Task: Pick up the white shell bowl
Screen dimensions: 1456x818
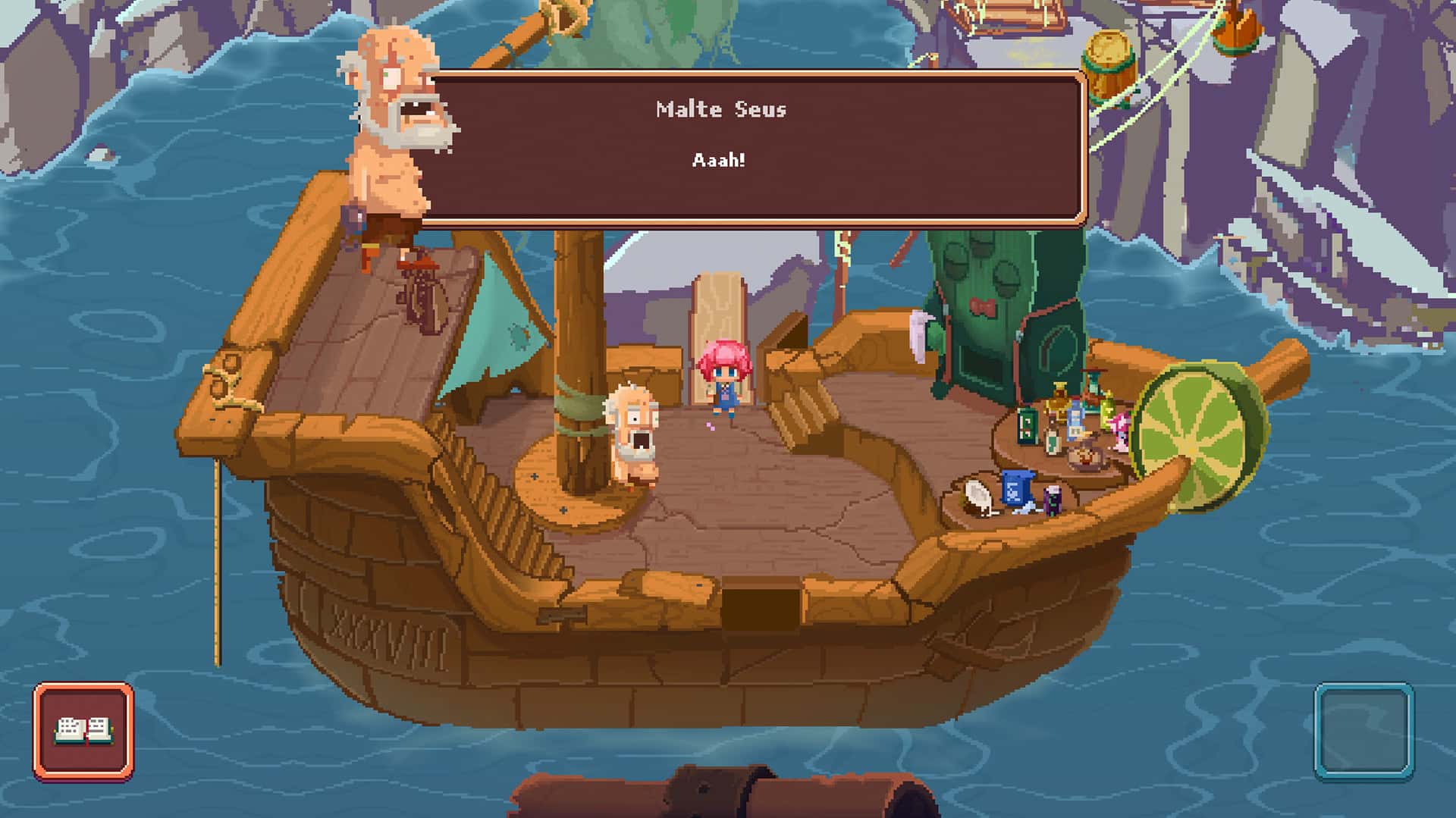Action: 977,497
